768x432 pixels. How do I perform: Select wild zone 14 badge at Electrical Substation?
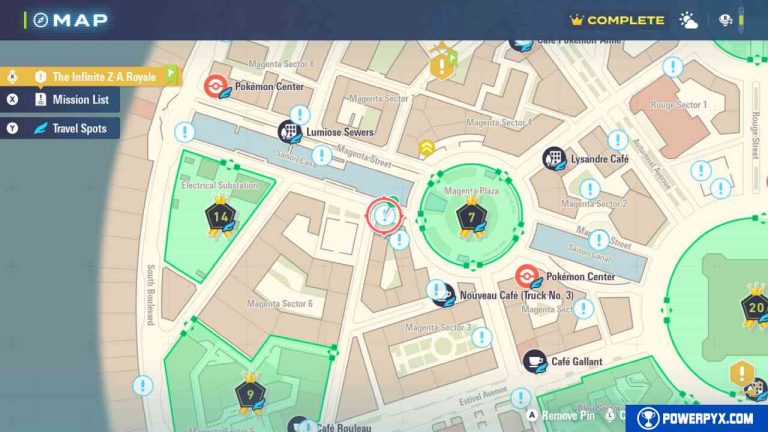pyautogui.click(x=220, y=216)
